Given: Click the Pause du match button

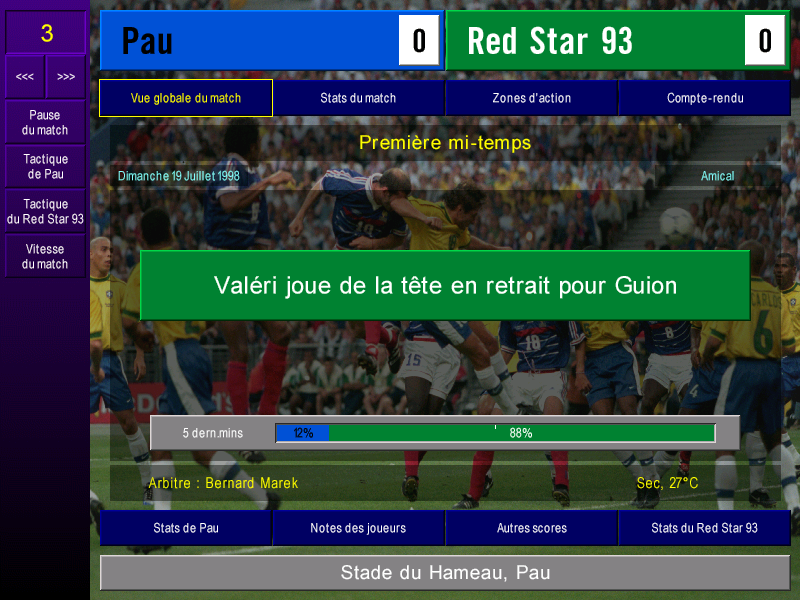Looking at the screenshot, I should pos(45,123).
